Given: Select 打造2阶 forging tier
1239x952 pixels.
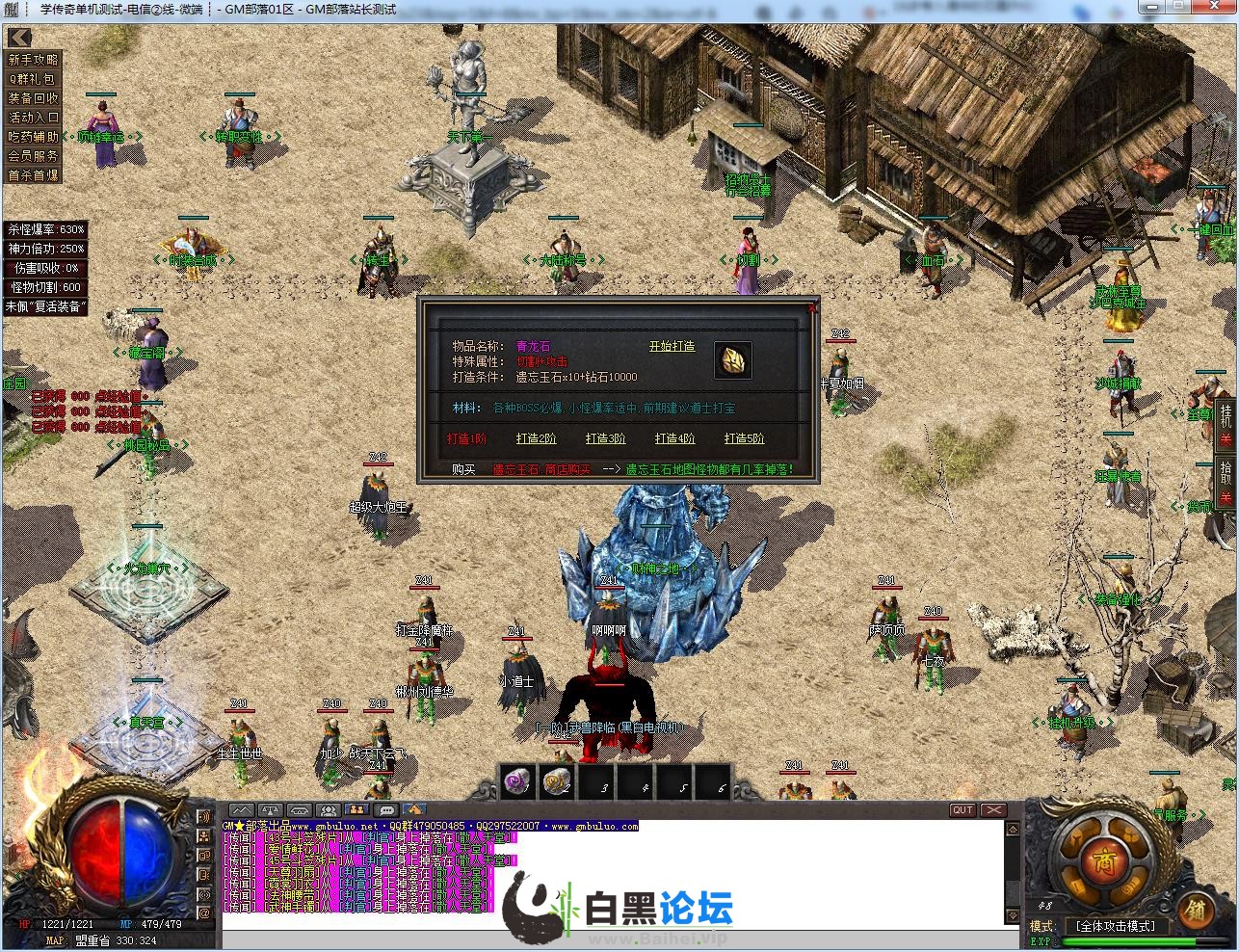Looking at the screenshot, I should pos(536,438).
